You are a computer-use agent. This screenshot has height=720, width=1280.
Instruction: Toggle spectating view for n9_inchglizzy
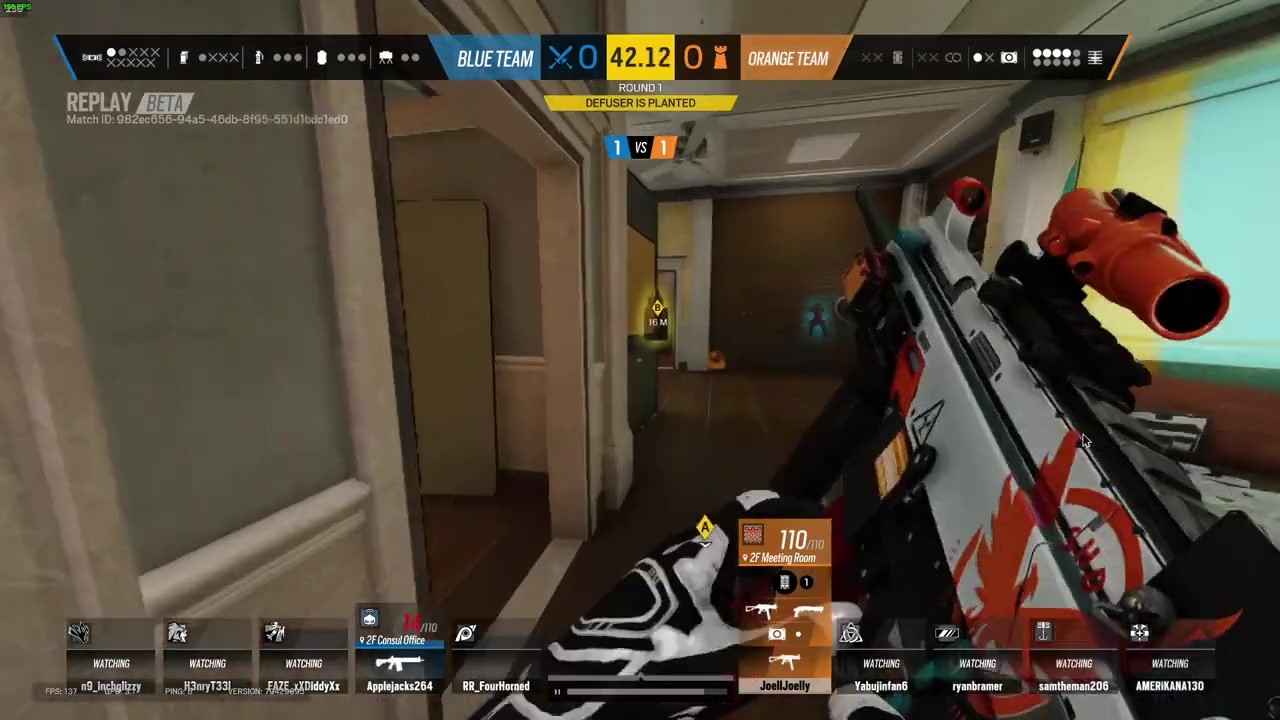(111, 663)
